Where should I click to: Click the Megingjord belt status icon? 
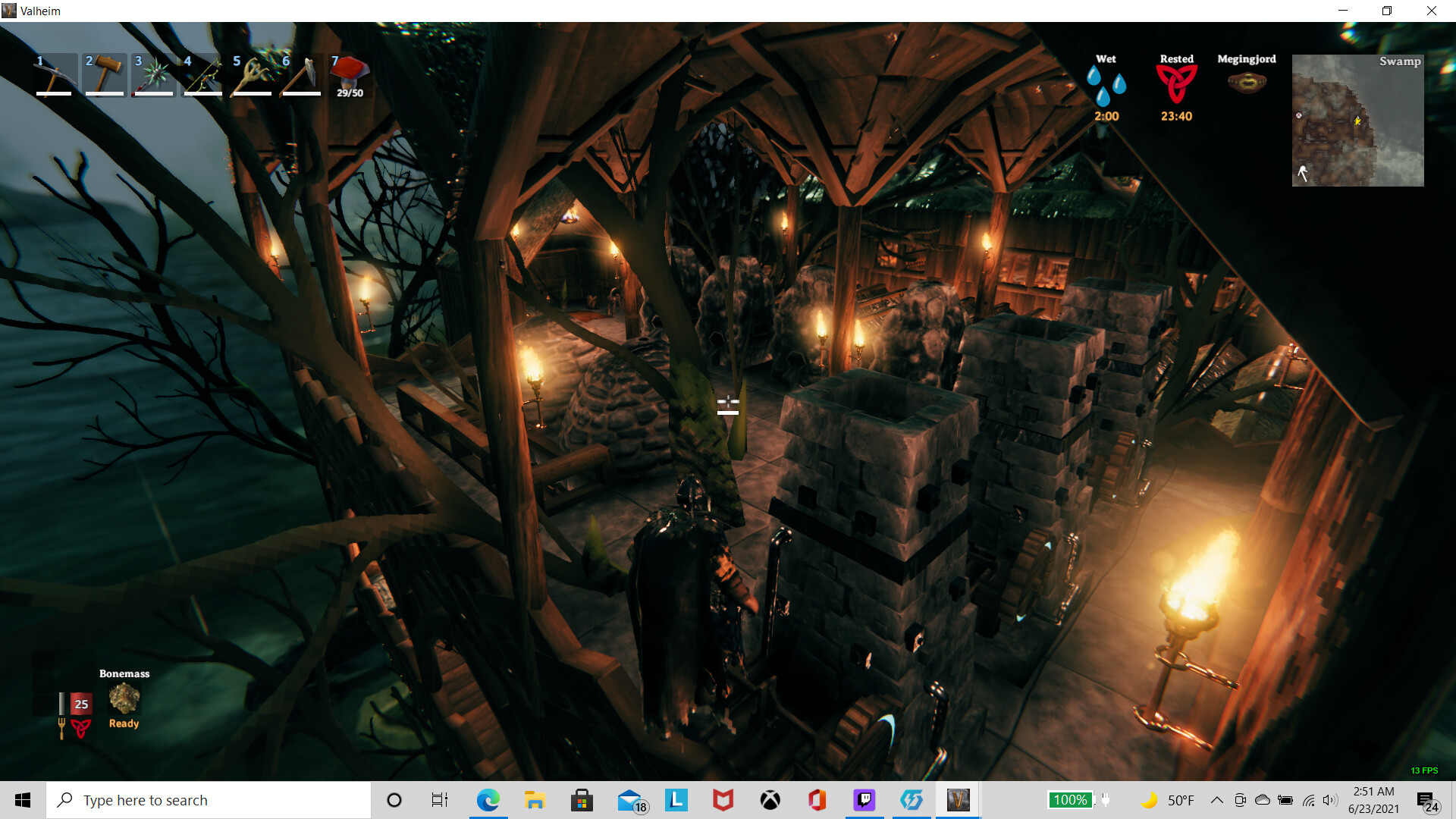click(x=1246, y=80)
